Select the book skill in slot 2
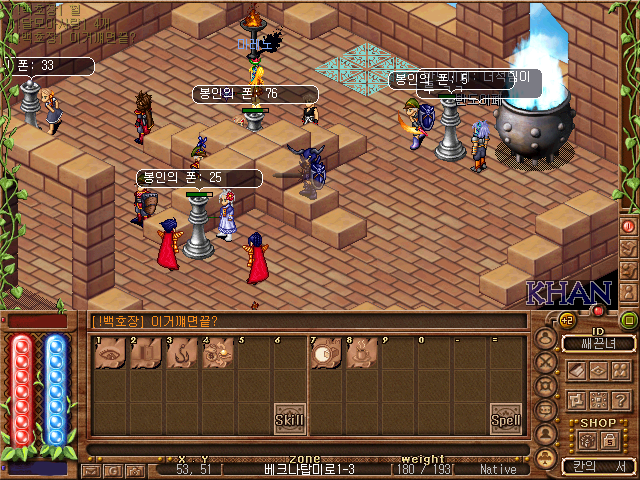 point(145,355)
